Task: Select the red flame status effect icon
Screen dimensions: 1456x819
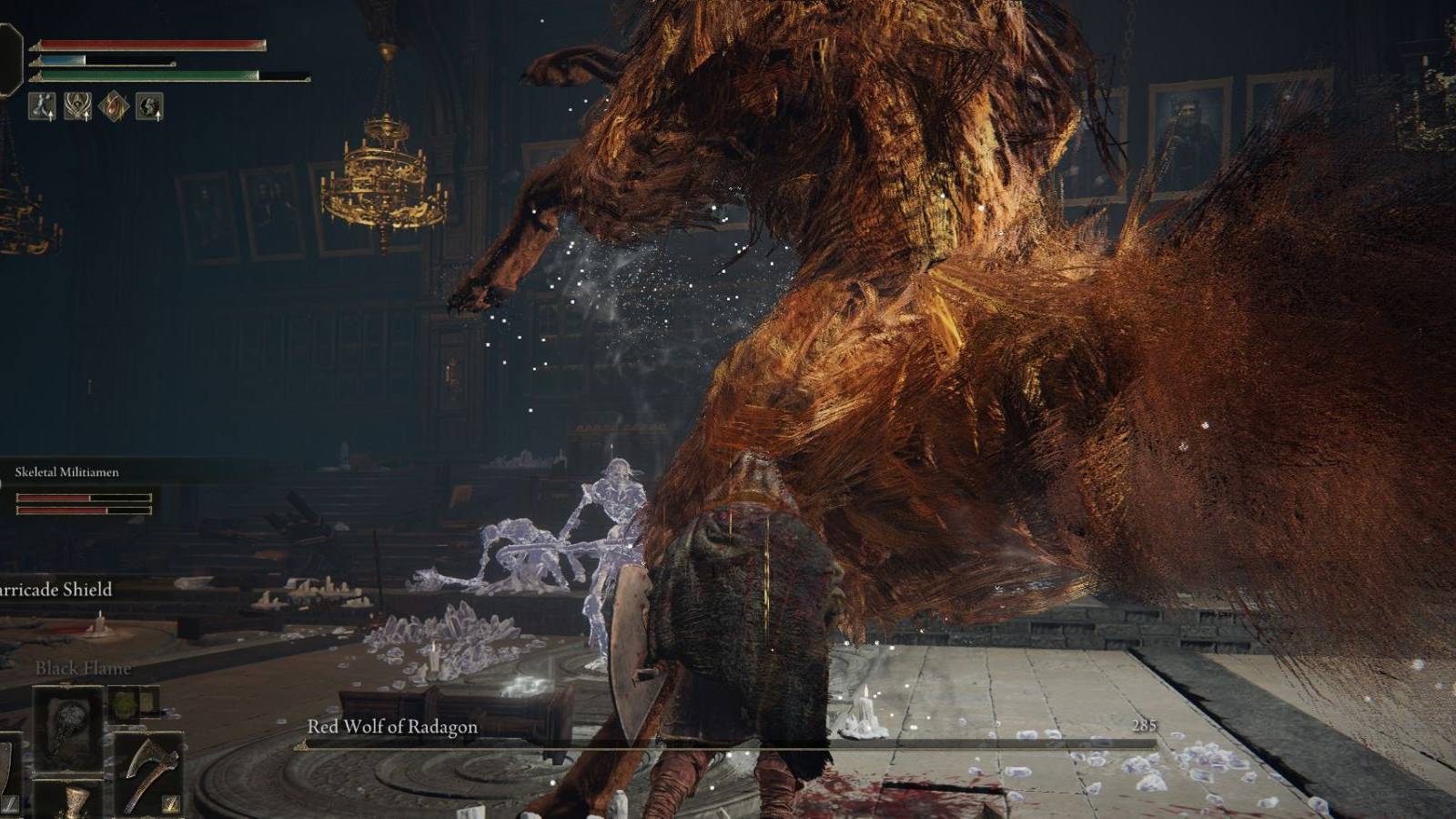Action: pos(114,105)
